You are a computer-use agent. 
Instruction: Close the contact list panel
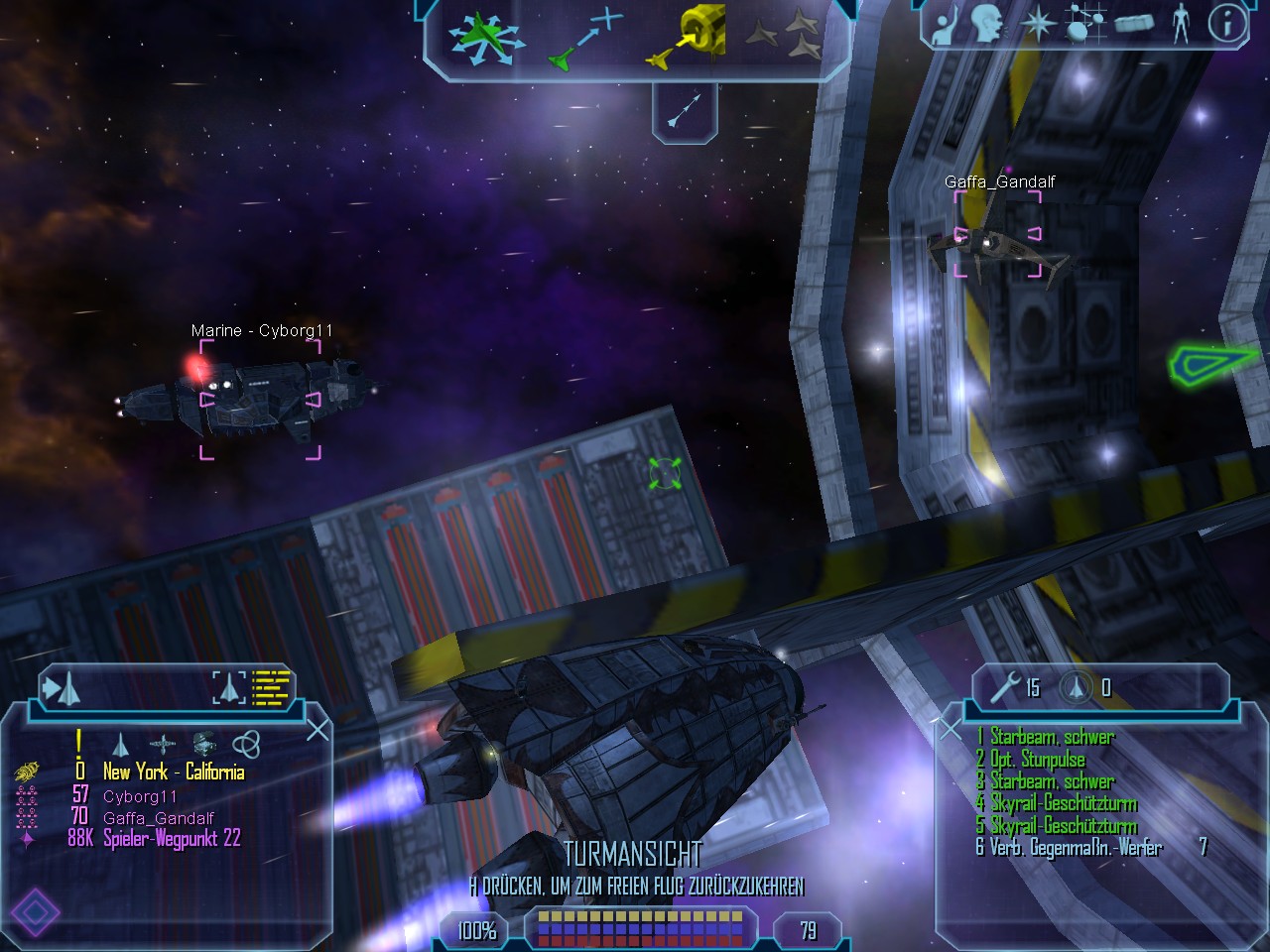point(317,731)
